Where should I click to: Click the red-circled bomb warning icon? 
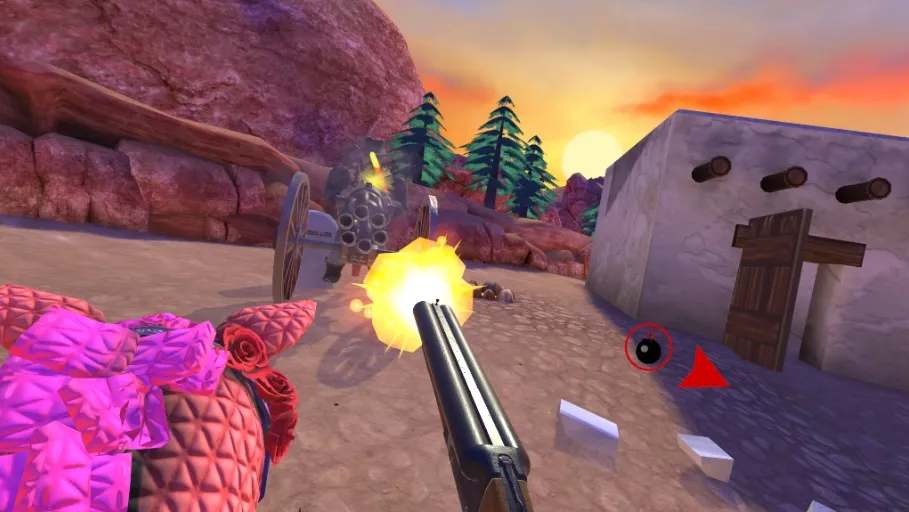648,348
